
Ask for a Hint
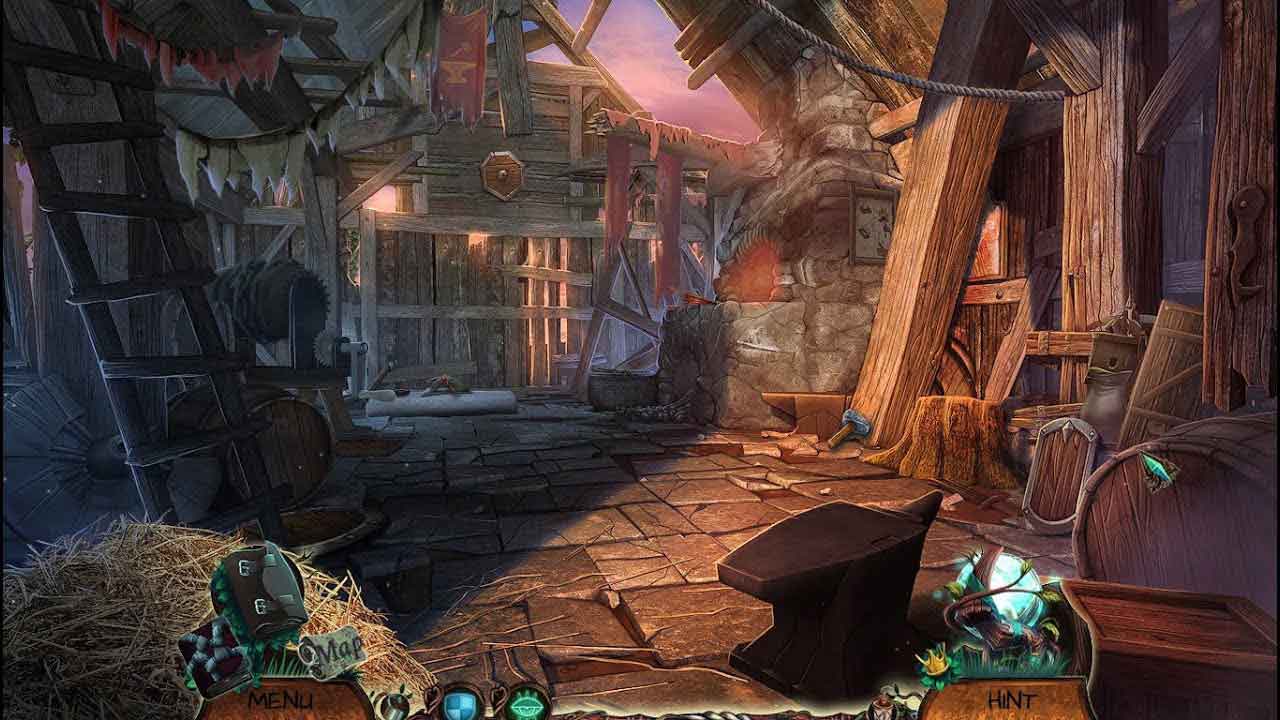(x=1012, y=700)
